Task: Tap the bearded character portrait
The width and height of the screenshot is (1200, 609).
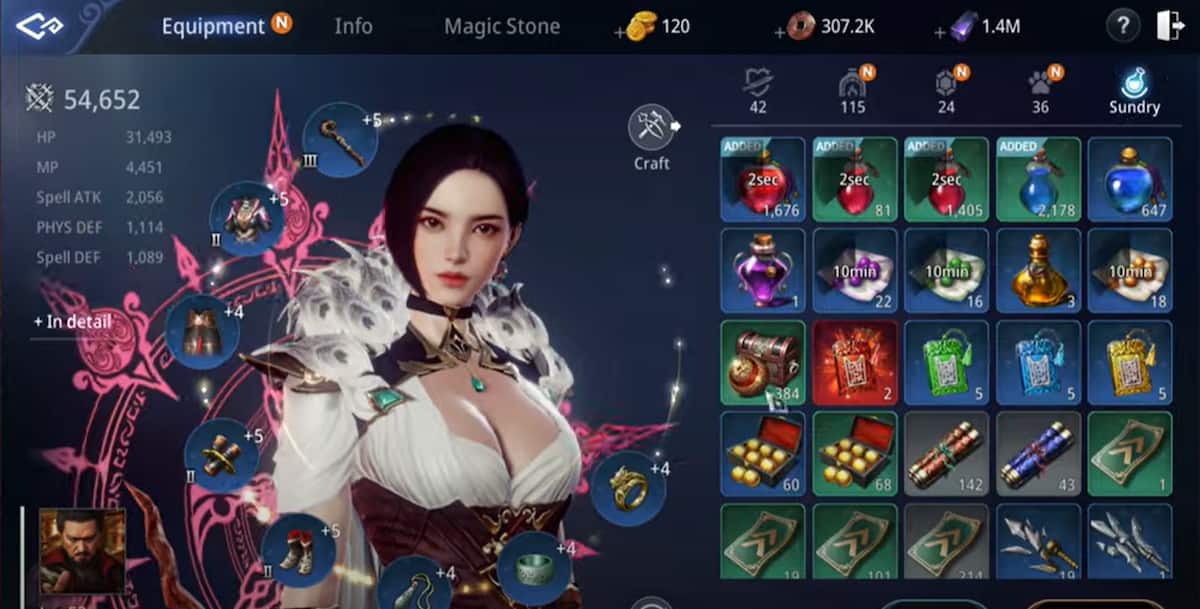Action: pos(82,552)
